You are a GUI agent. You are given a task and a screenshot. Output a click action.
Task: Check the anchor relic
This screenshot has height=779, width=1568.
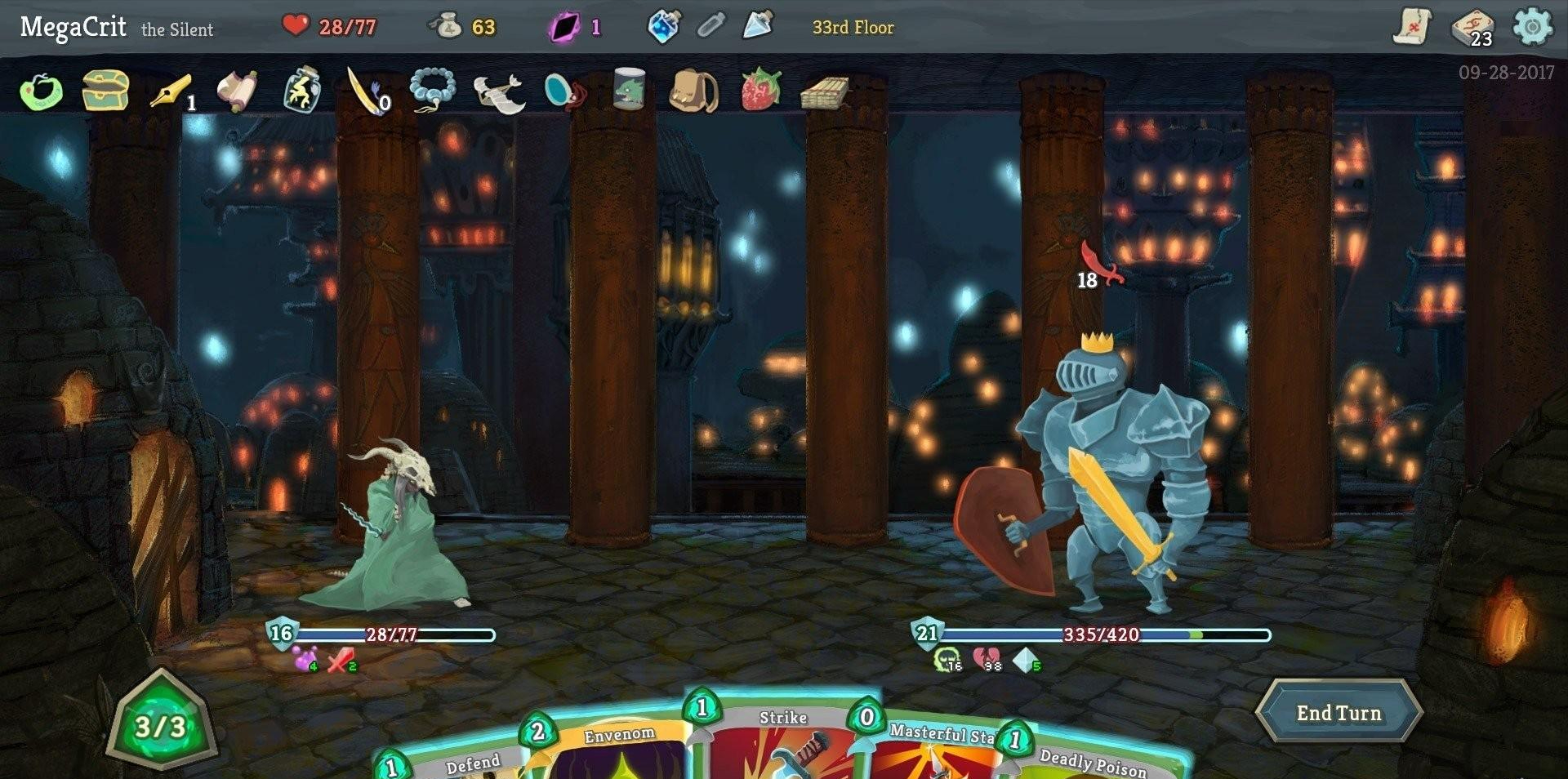(498, 91)
